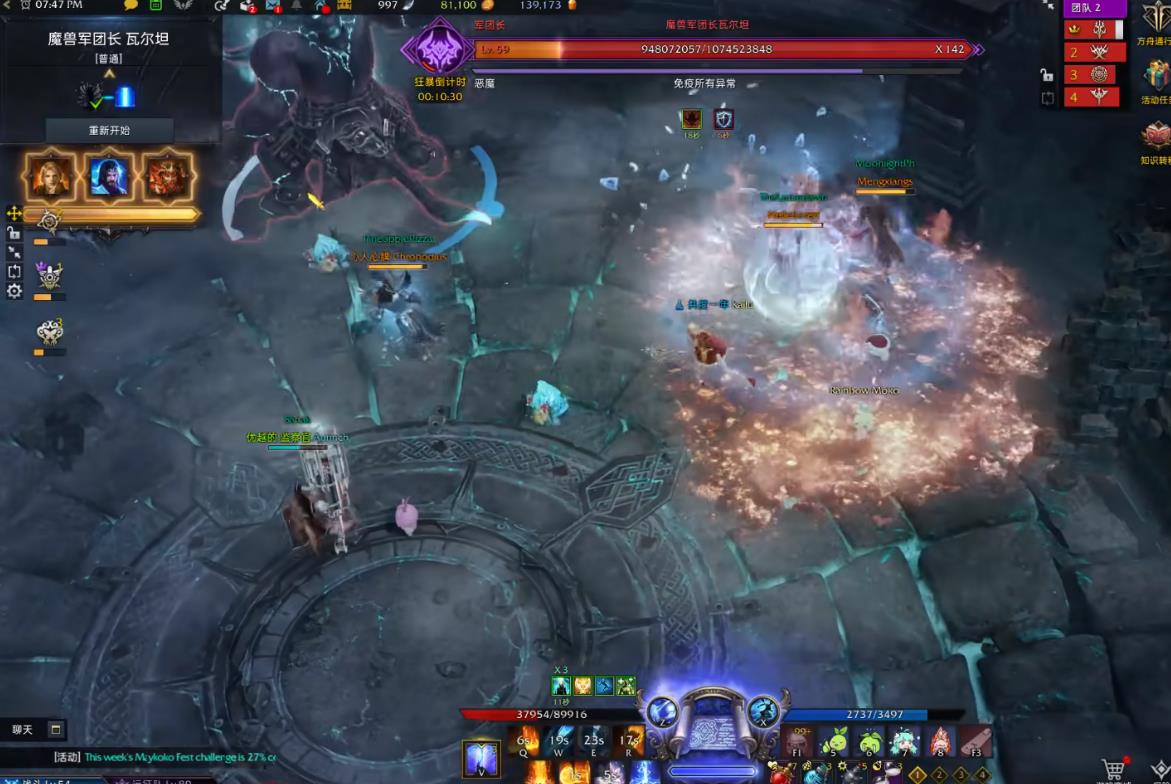
Task: Use the X identity orb
Action: point(763,712)
